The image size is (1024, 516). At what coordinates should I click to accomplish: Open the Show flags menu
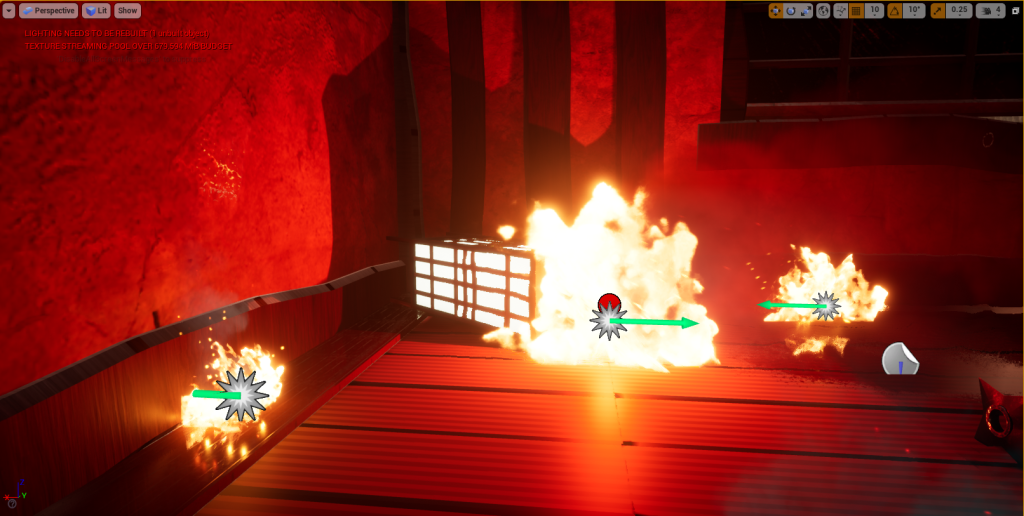[x=128, y=10]
